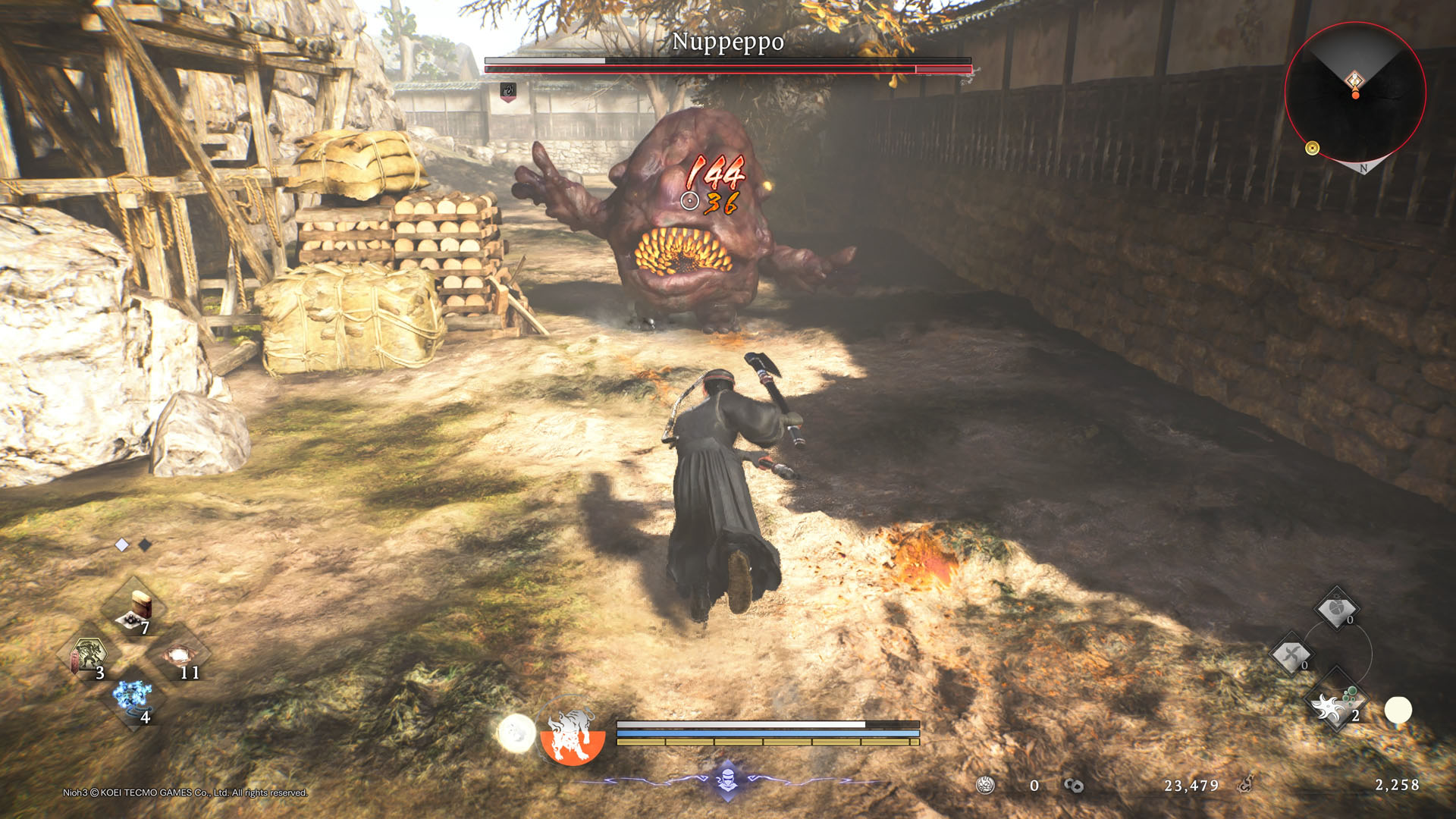Viewport: 1456px width, 819px height.
Task: Click the Nuppeppo boss name title
Action: click(729, 44)
